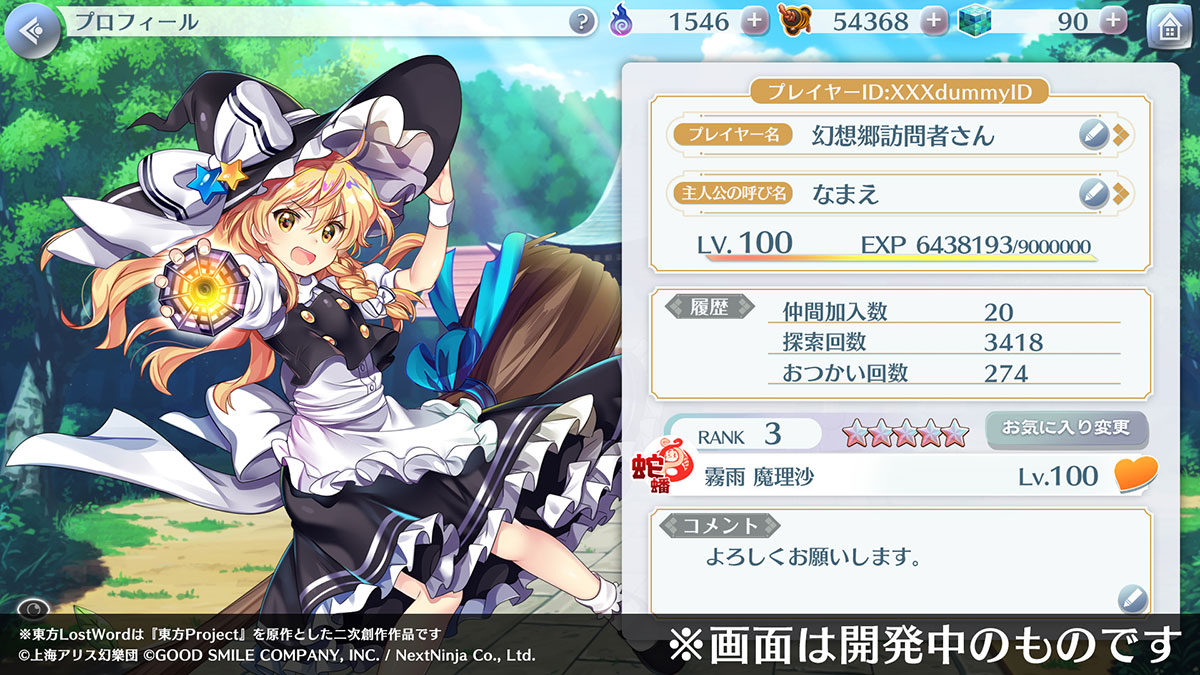
Task: Edit the profile comment
Action: point(1131,597)
